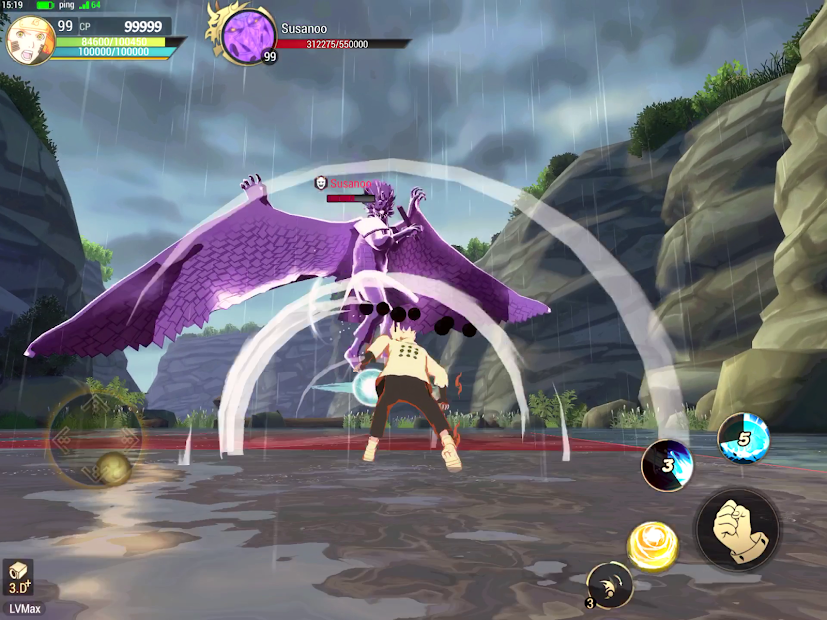Tap the fist basic attack button
827x620 pixels.
tap(738, 527)
